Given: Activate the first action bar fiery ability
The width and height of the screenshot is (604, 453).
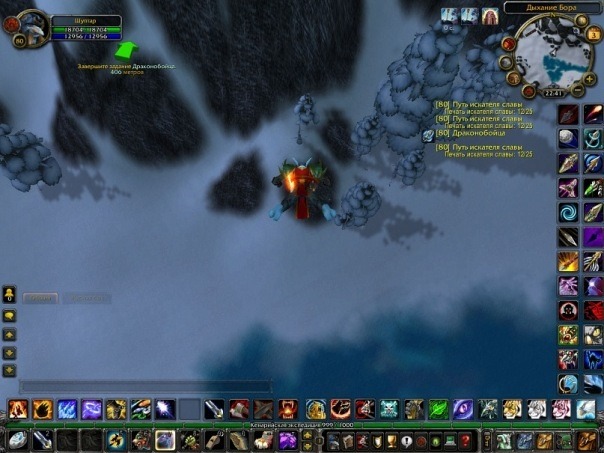Looking at the screenshot, I should [18, 408].
